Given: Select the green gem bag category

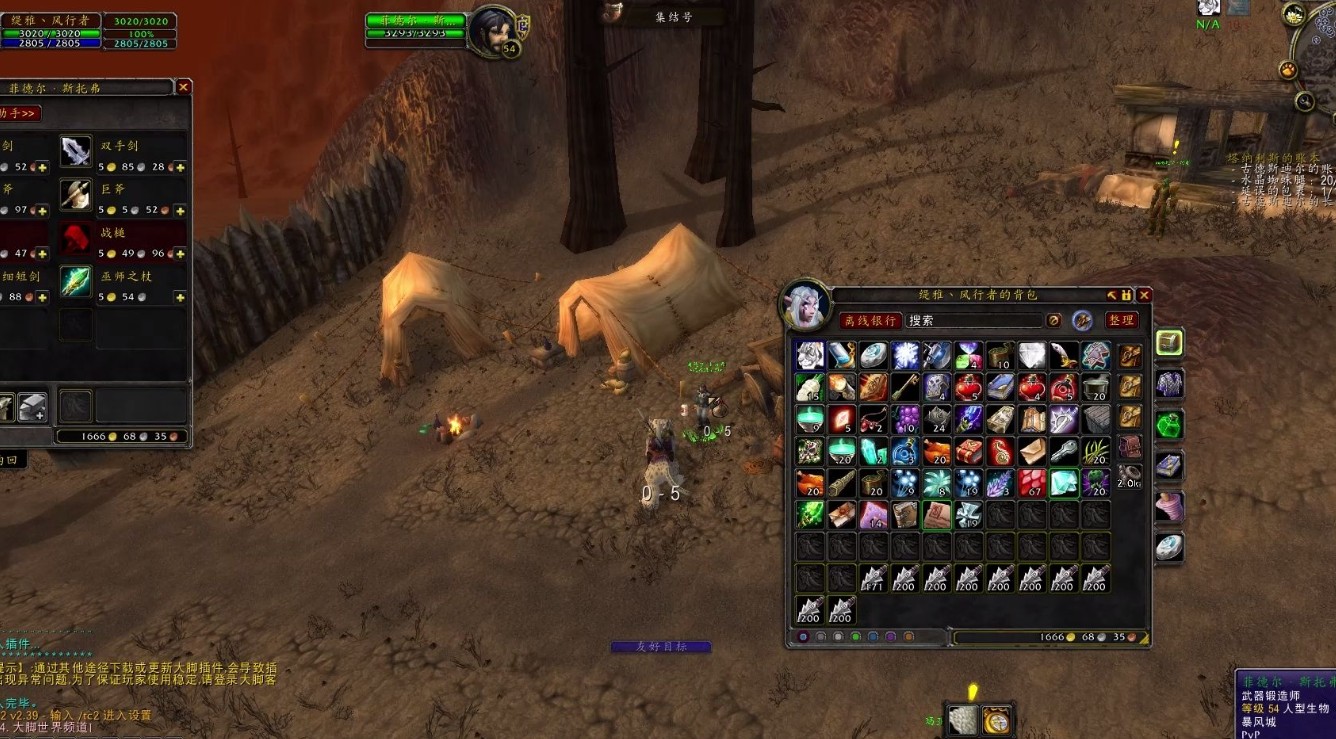Looking at the screenshot, I should (1169, 424).
